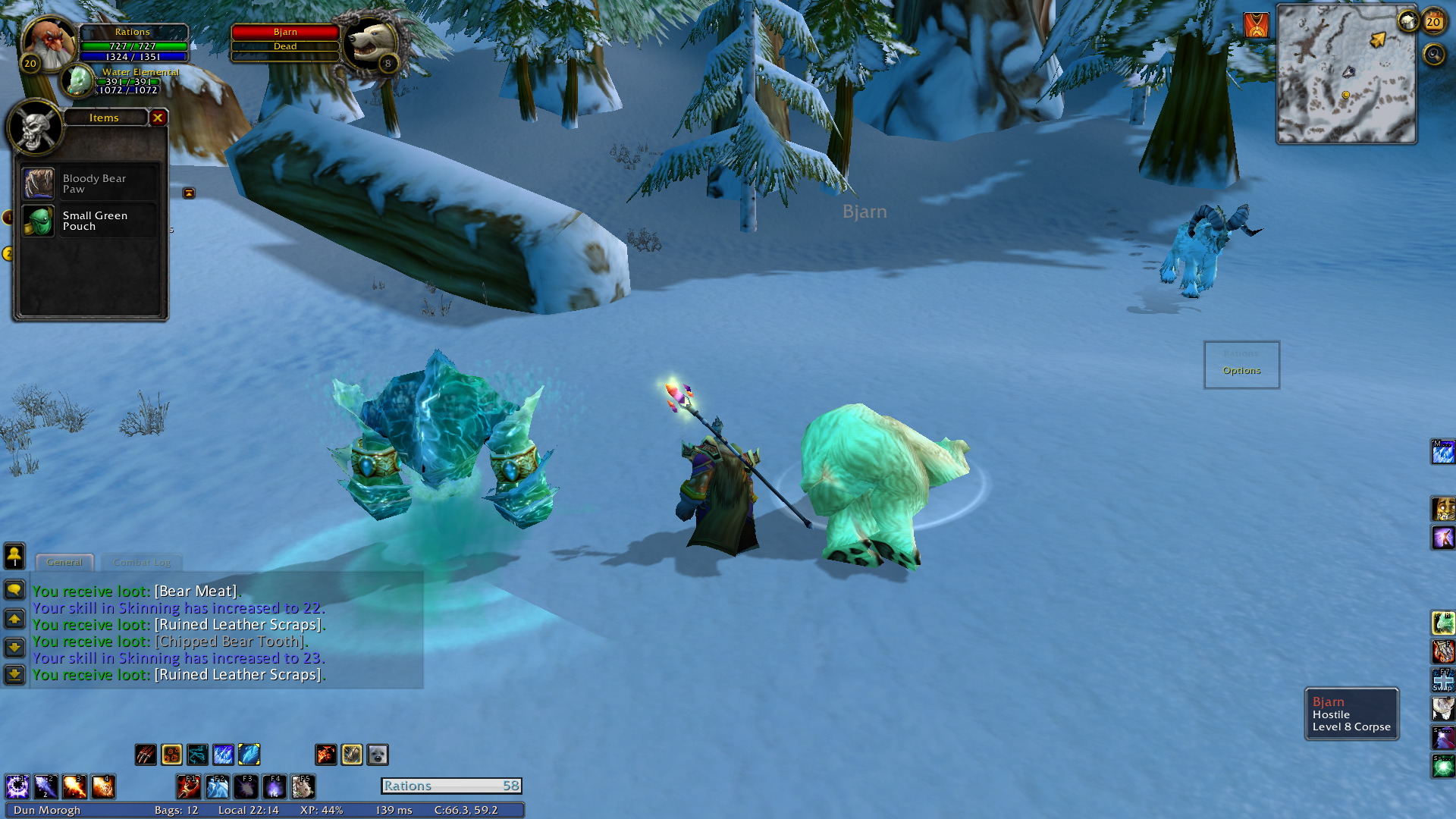Click the red tabard icon near minimap
Image resolution: width=1456 pixels, height=819 pixels.
click(x=1257, y=26)
